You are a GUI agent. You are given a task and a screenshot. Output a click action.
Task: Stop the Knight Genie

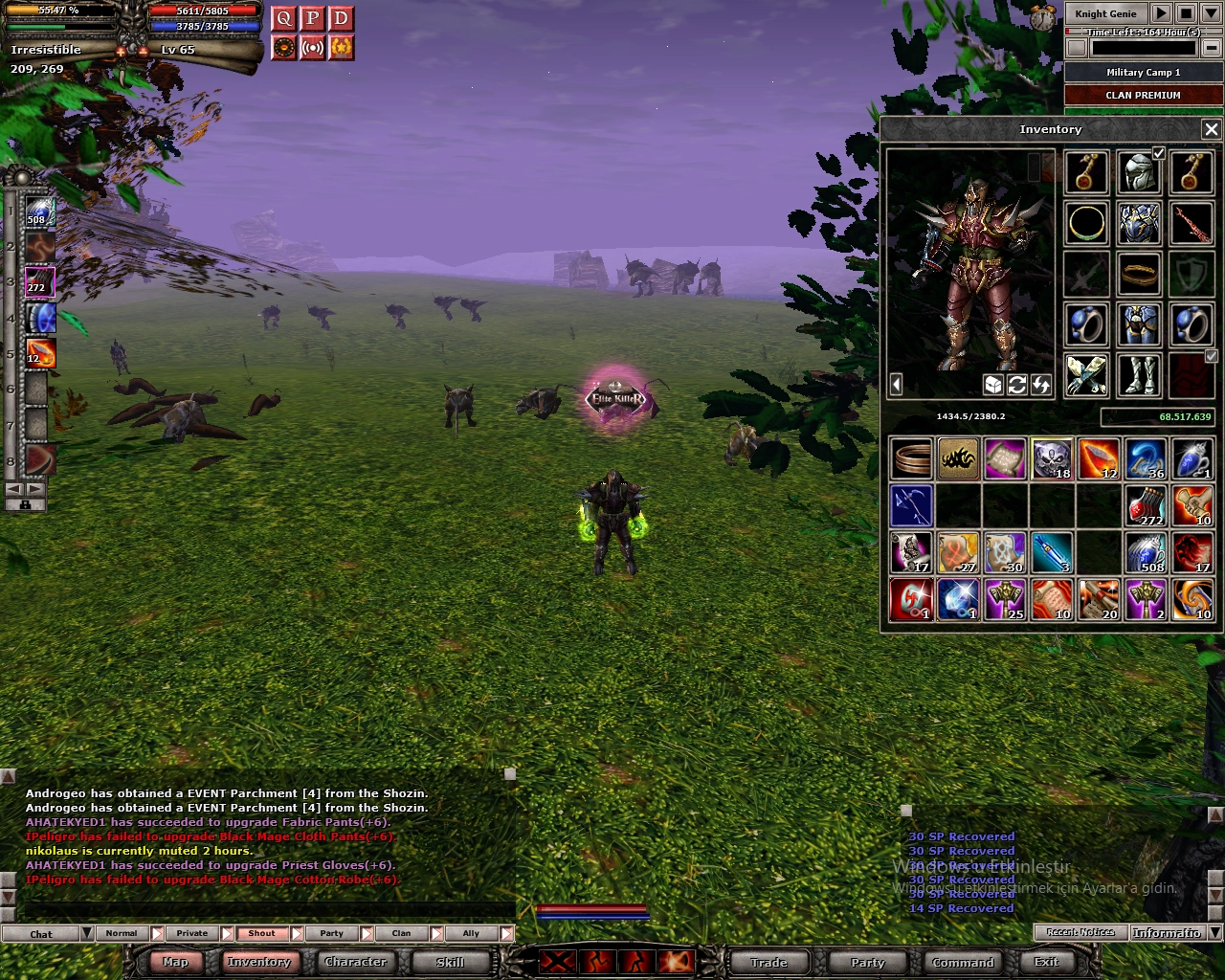1185,13
